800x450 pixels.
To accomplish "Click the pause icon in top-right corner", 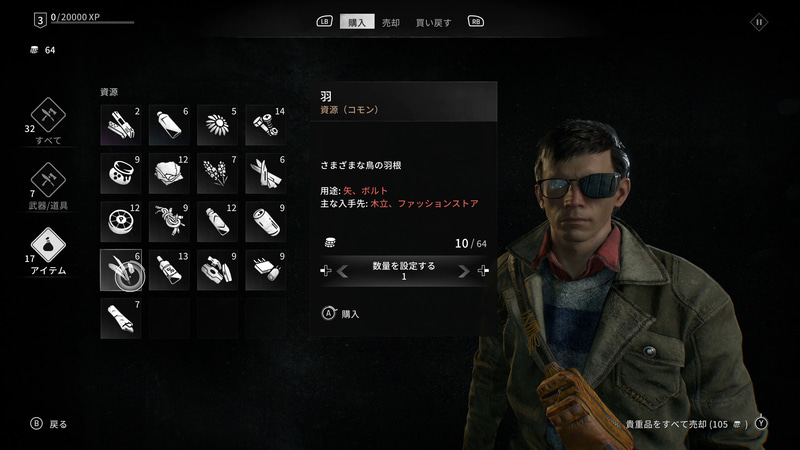I will click(x=759, y=21).
